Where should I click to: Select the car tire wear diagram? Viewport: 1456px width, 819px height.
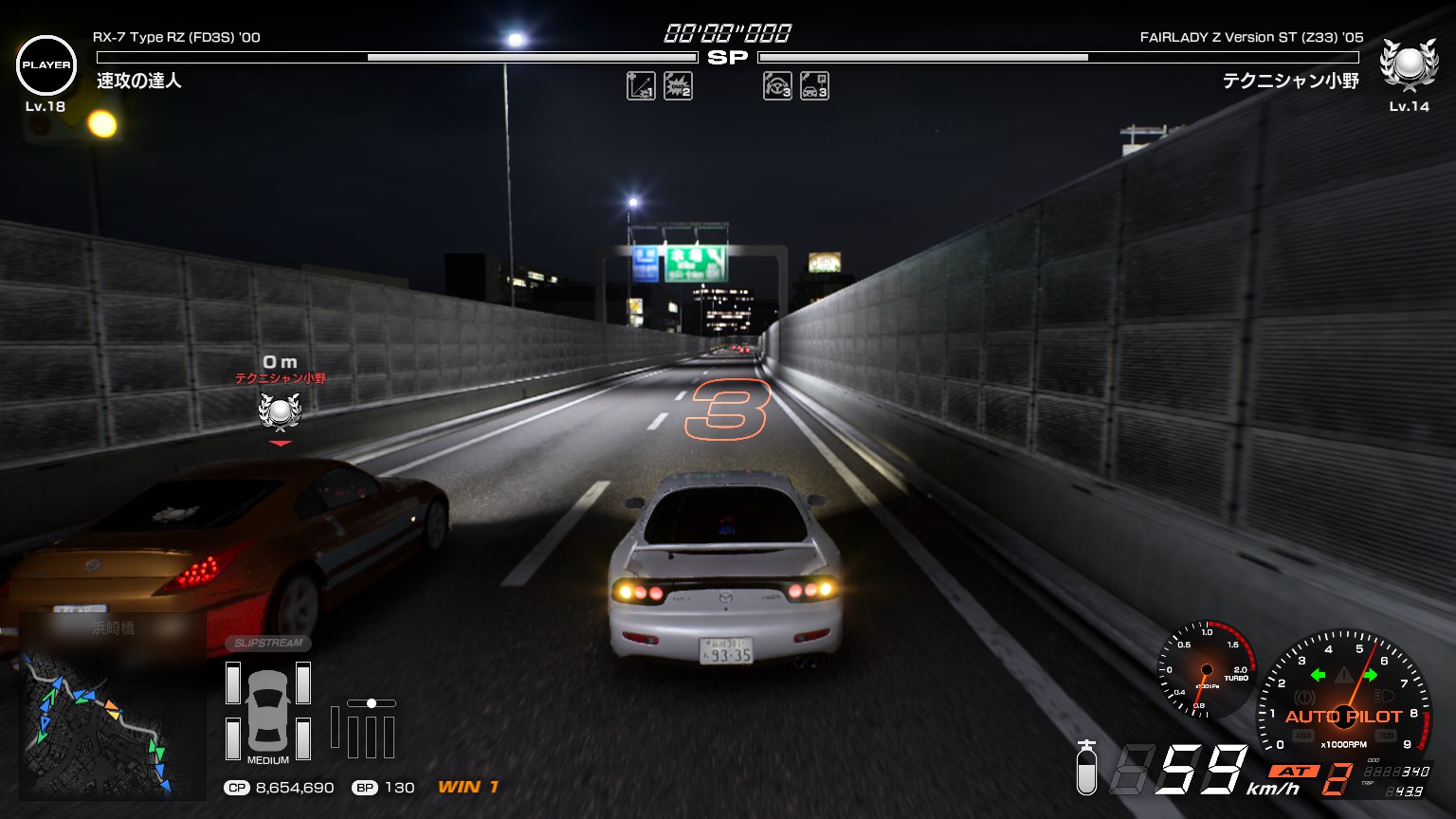tap(267, 711)
